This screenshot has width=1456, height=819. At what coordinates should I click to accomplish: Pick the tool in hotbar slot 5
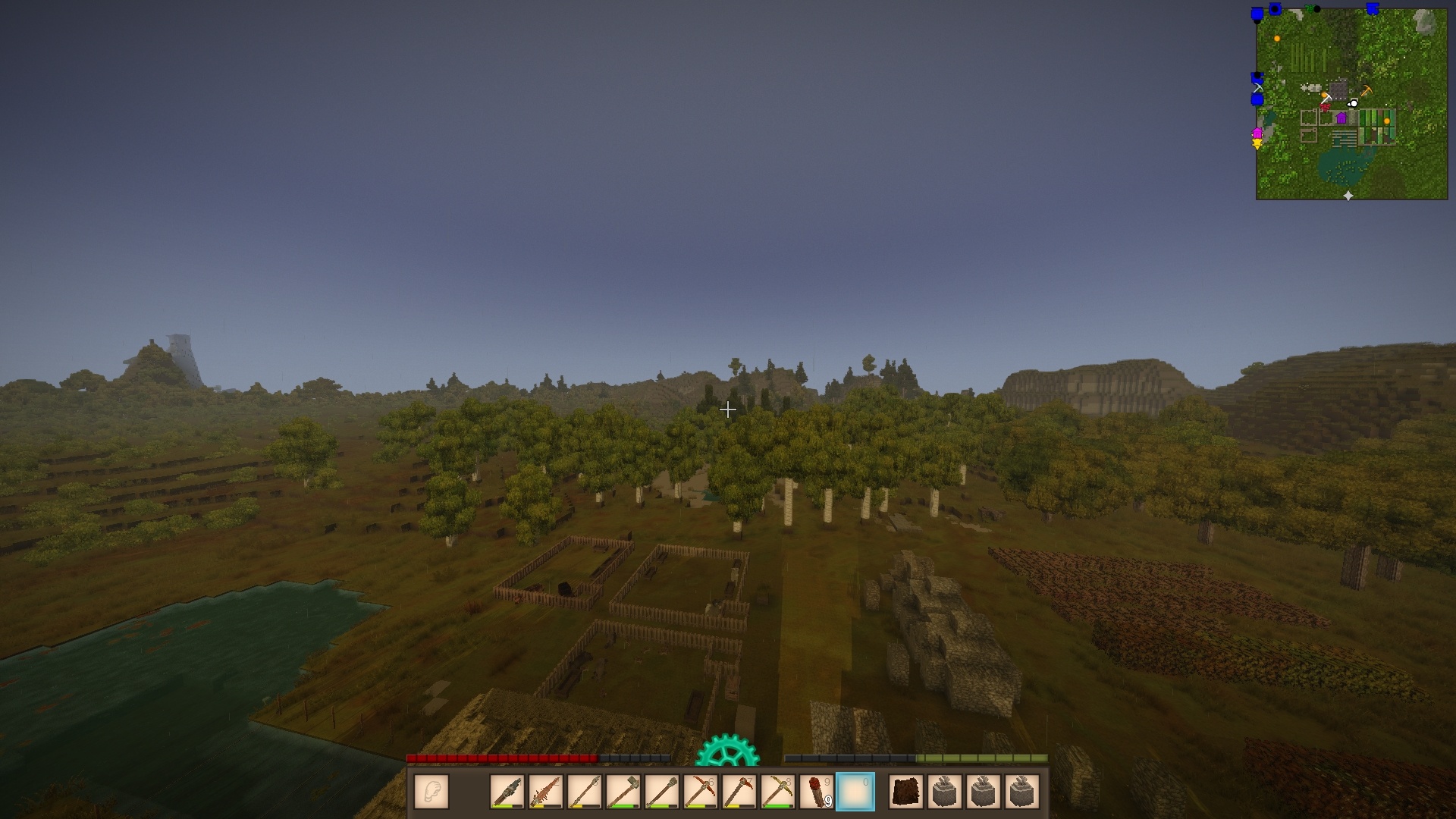(x=662, y=792)
